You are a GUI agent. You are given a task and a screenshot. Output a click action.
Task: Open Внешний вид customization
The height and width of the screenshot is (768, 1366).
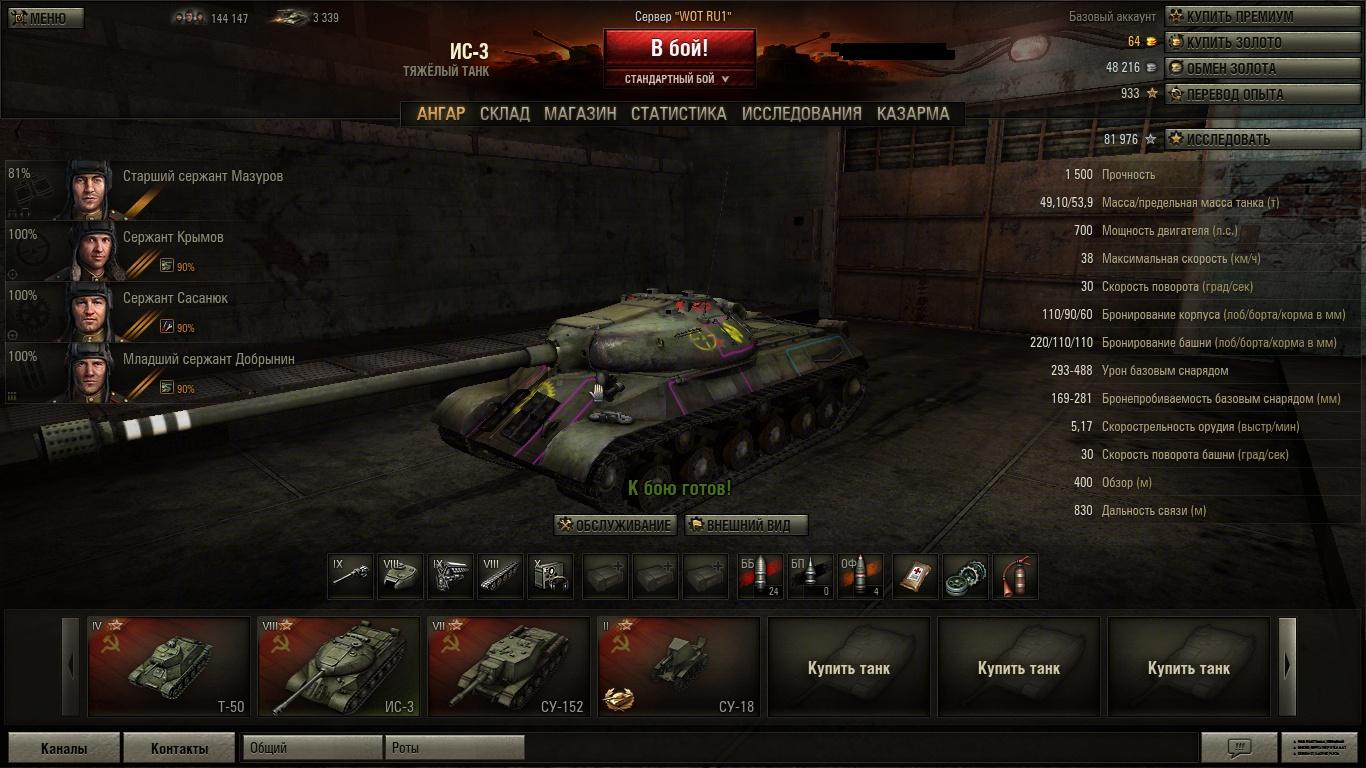point(746,525)
